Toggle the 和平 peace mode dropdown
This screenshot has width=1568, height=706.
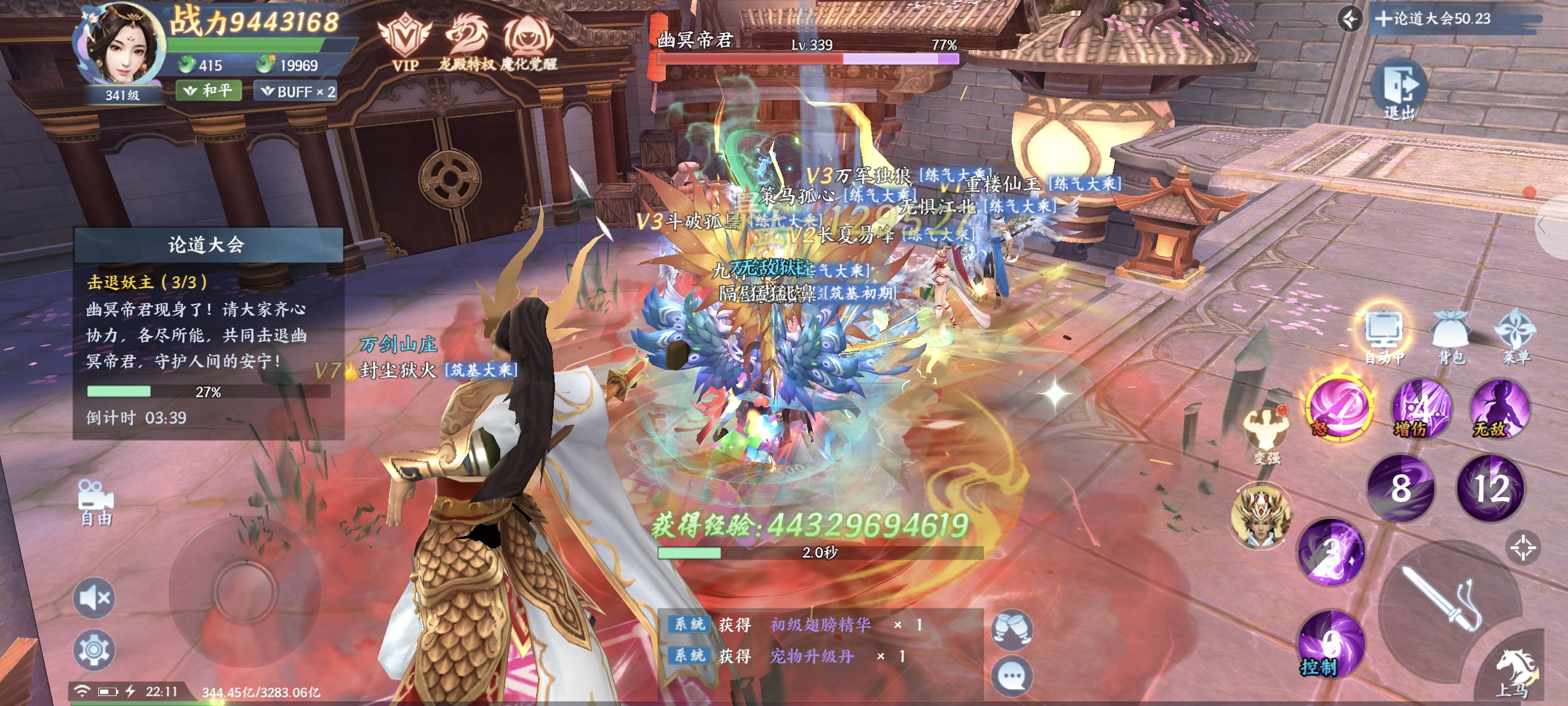[x=209, y=91]
